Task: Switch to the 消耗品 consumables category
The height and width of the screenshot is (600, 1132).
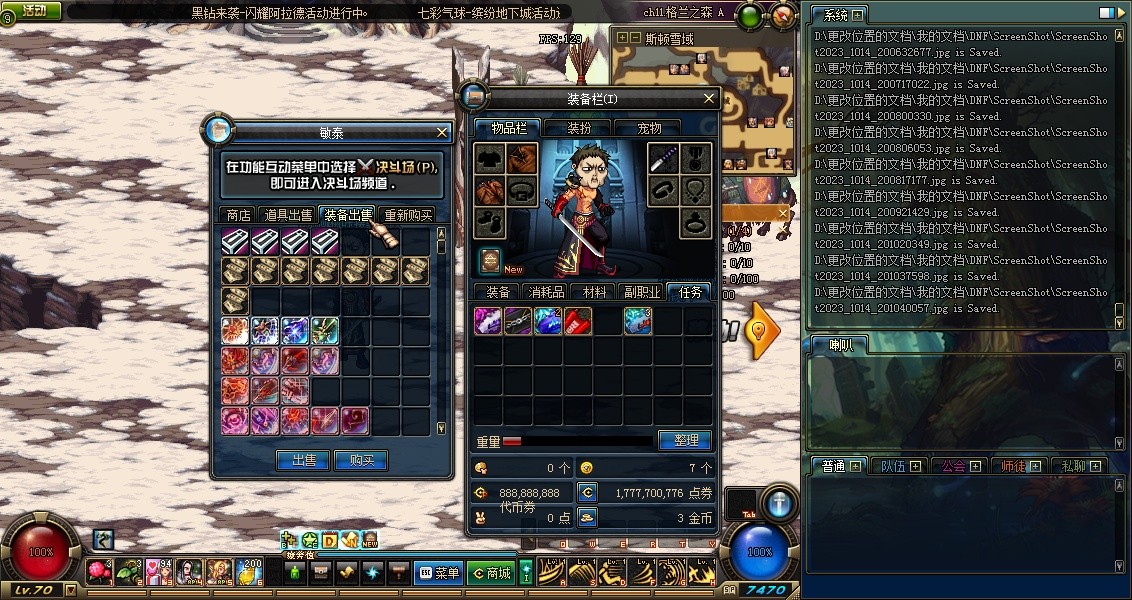Action: click(x=546, y=292)
